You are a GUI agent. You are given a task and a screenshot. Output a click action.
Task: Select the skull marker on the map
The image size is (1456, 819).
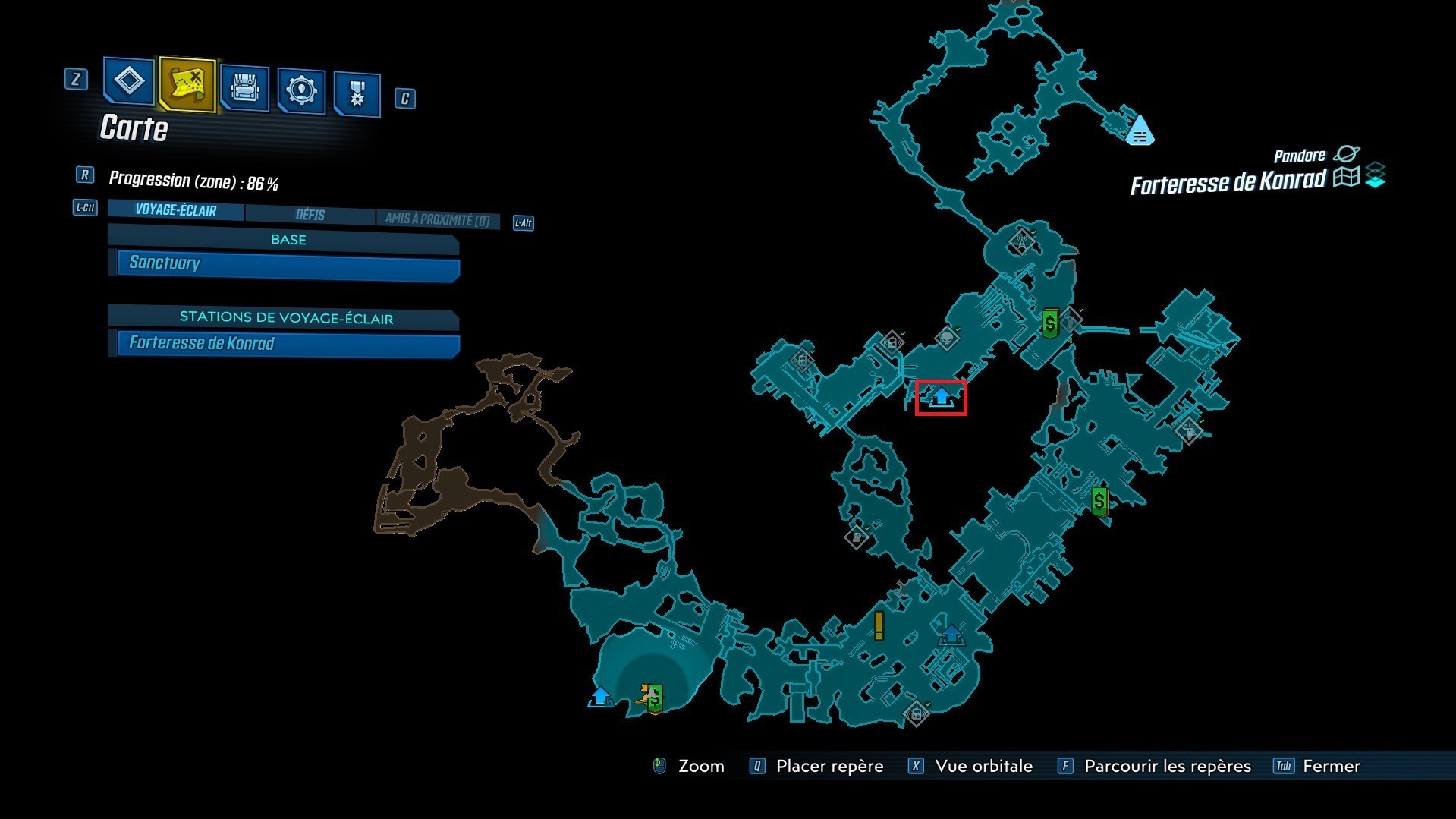pyautogui.click(x=948, y=339)
